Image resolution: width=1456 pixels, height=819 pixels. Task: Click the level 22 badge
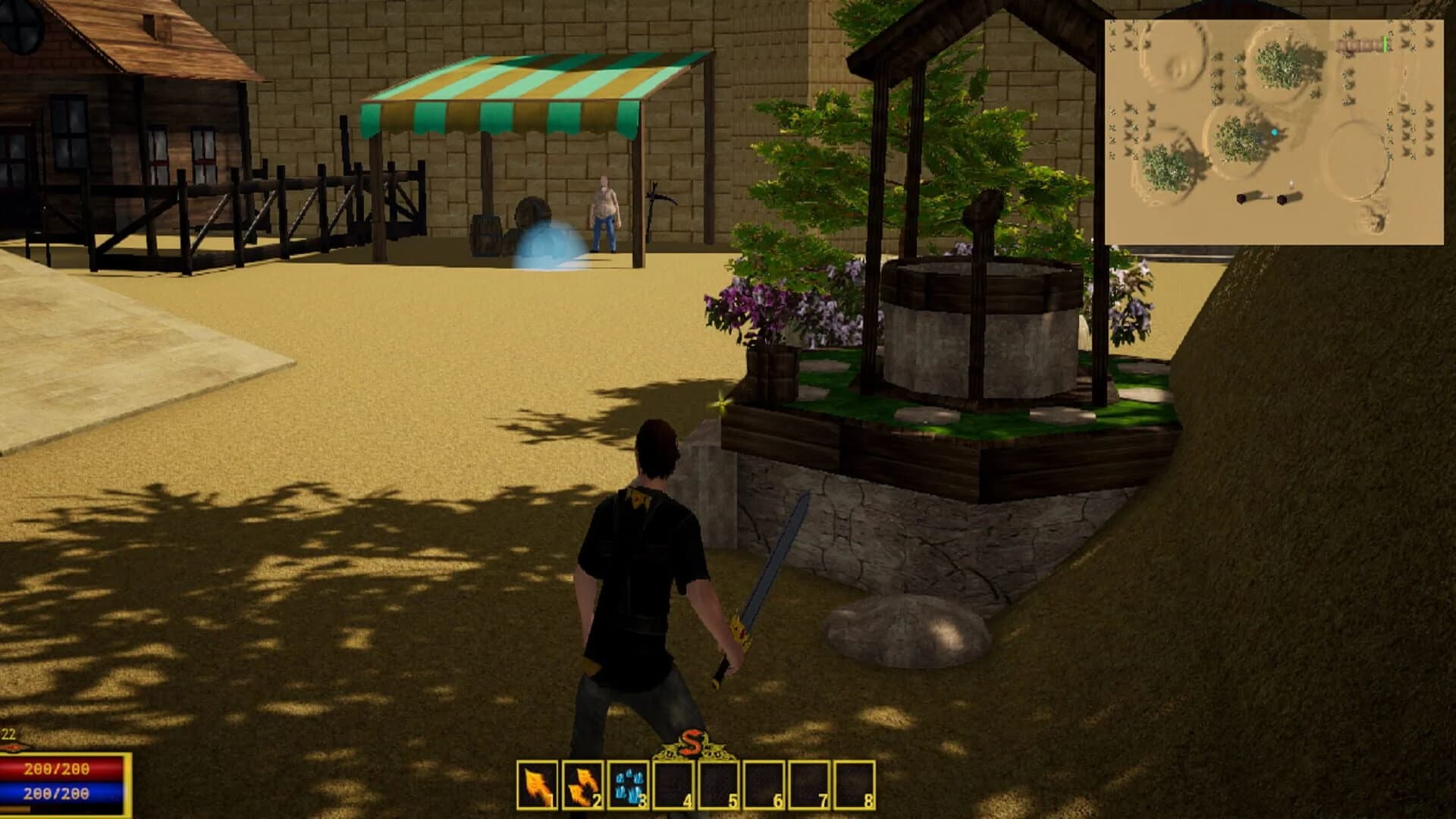pos(9,733)
